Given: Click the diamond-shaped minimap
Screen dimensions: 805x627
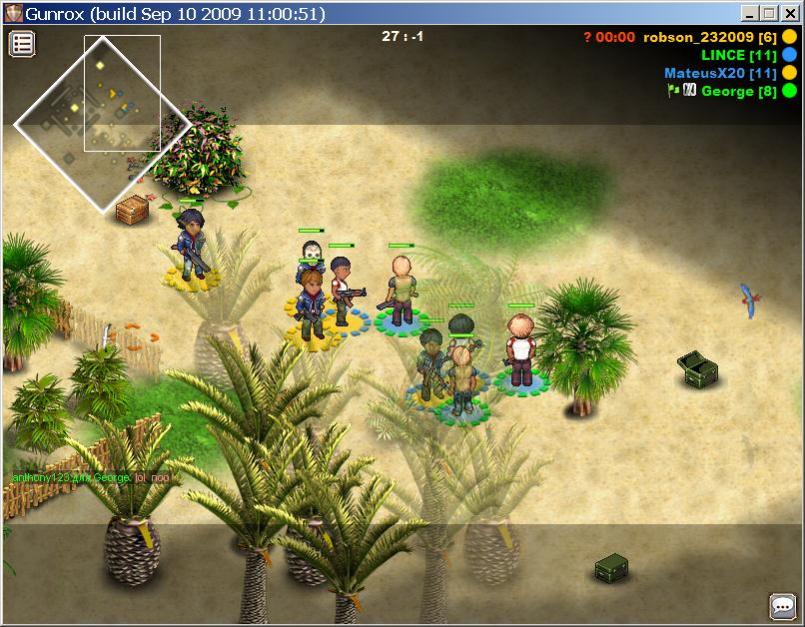Looking at the screenshot, I should click(x=101, y=124).
